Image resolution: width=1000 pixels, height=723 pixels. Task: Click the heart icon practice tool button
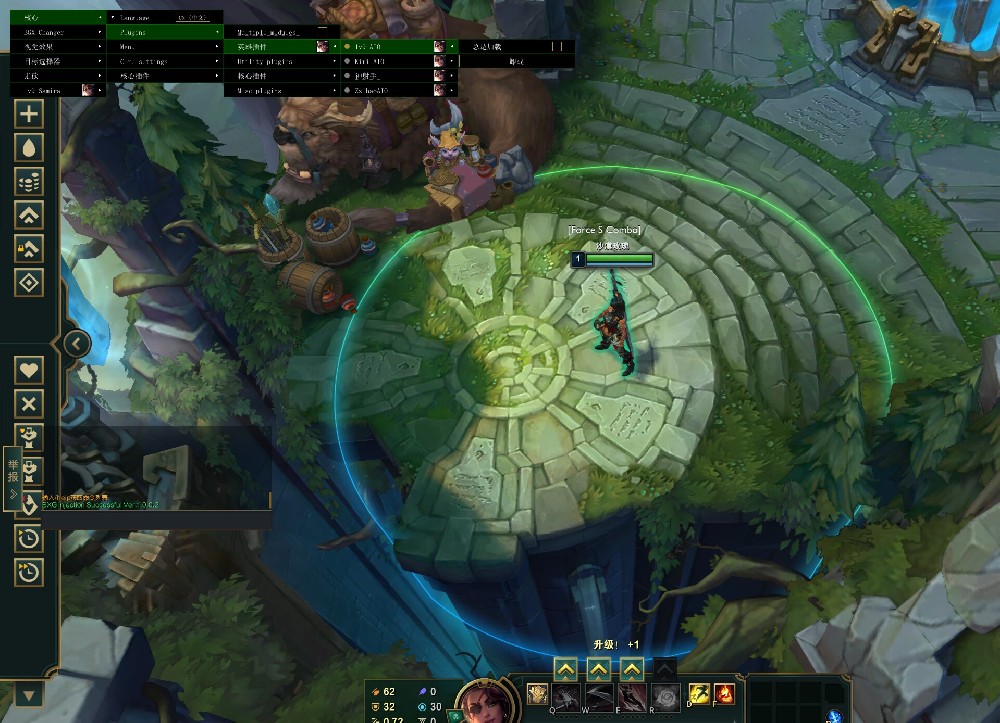click(29, 369)
